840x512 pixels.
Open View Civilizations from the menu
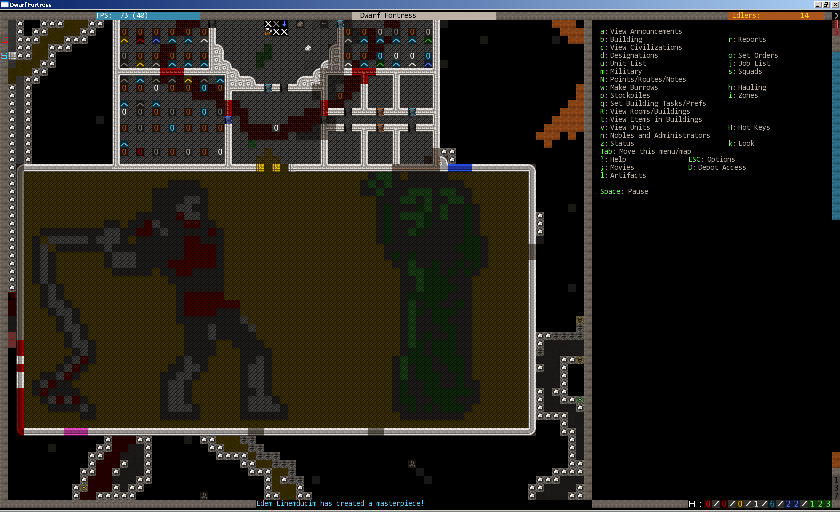pos(641,47)
